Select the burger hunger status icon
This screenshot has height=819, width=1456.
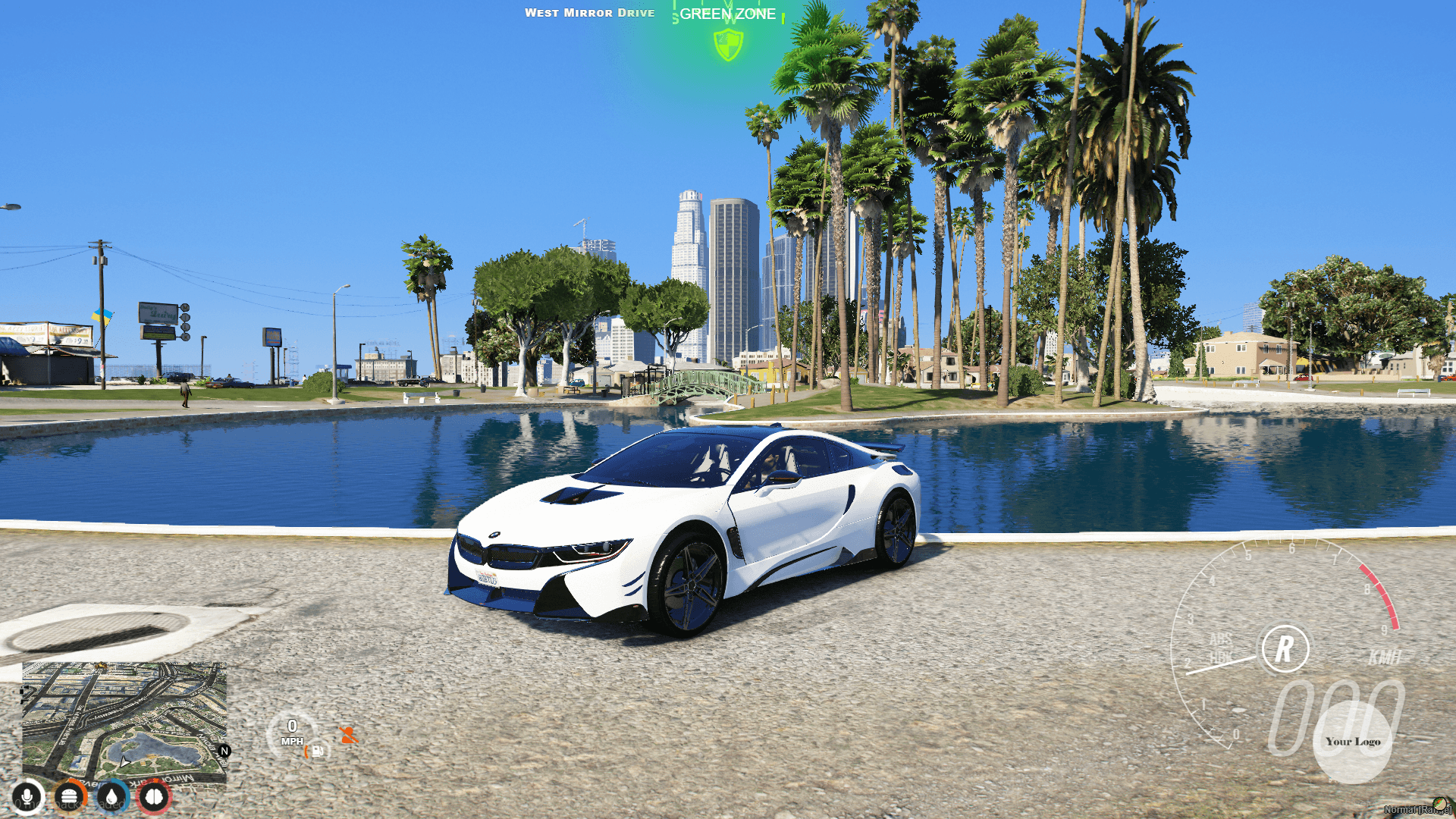tap(68, 798)
